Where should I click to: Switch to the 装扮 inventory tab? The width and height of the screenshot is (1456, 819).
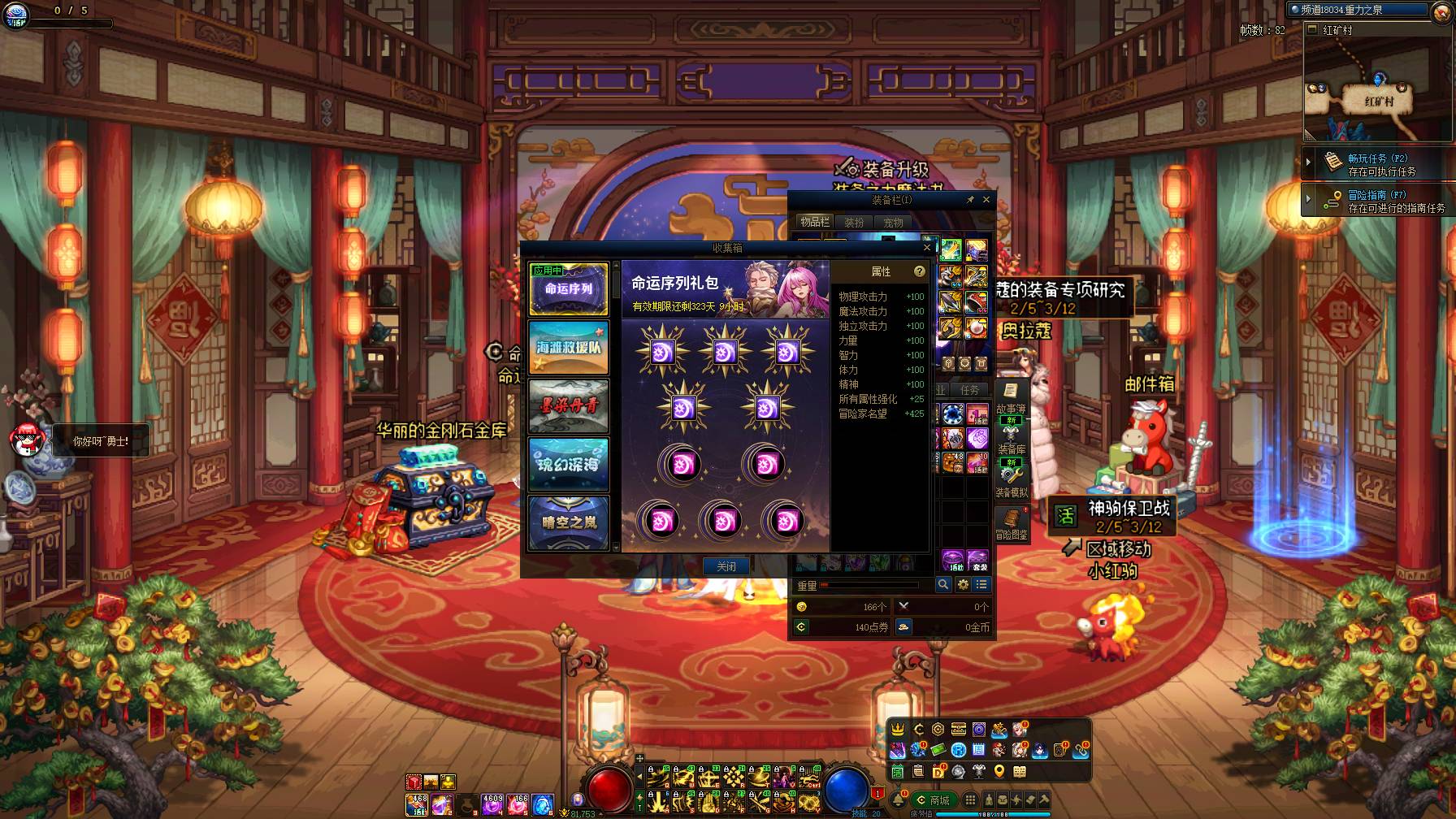pos(854,222)
